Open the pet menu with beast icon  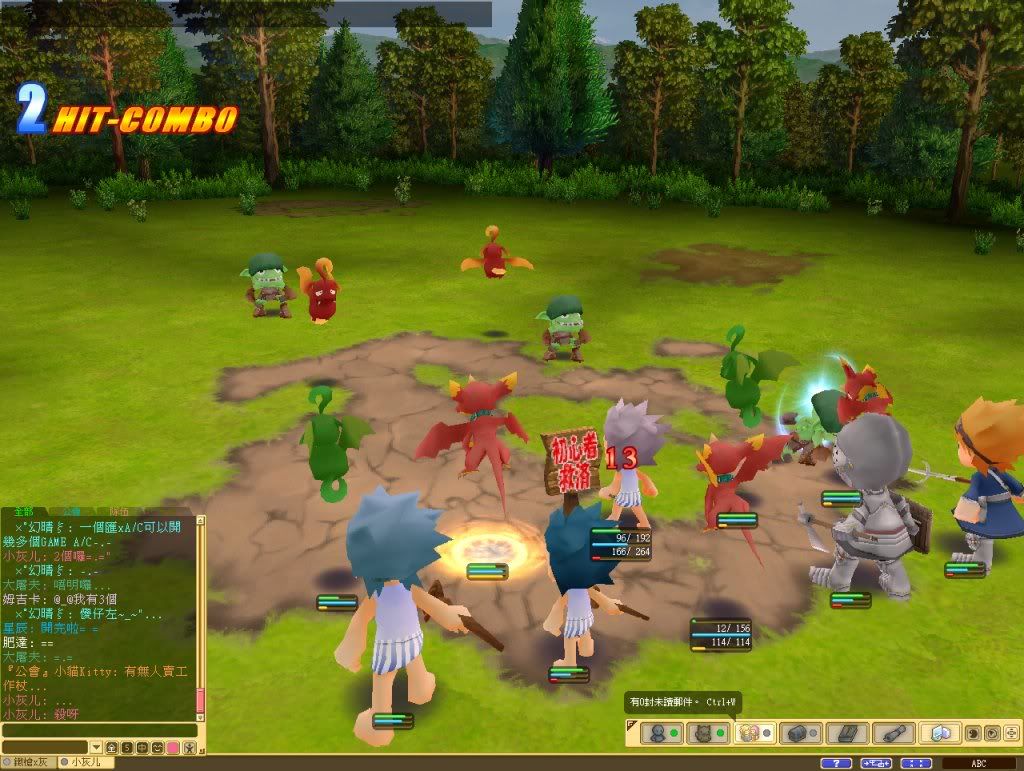[x=701, y=733]
